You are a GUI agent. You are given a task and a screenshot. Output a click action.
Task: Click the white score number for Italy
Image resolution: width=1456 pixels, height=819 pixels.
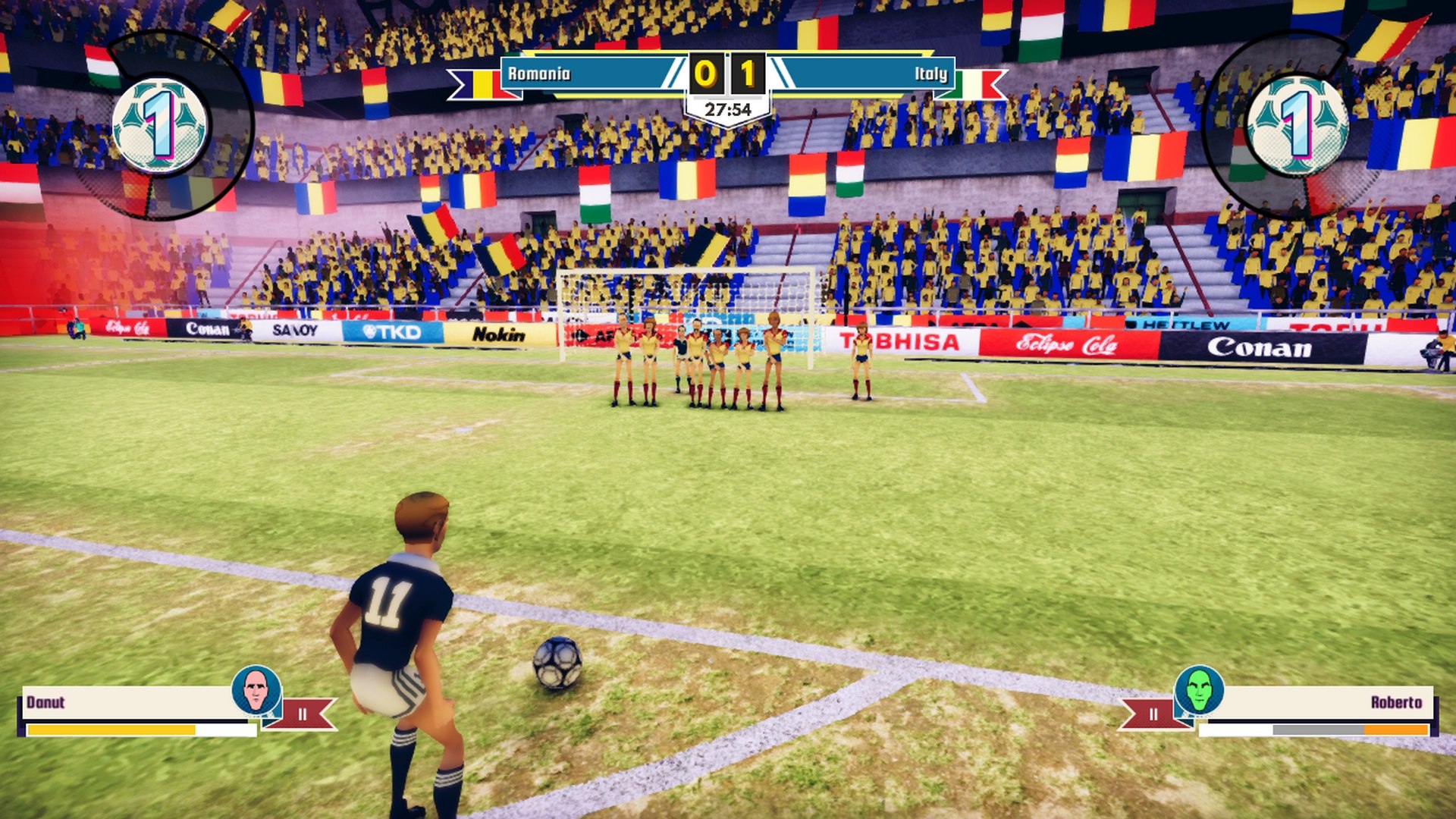pyautogui.click(x=748, y=73)
